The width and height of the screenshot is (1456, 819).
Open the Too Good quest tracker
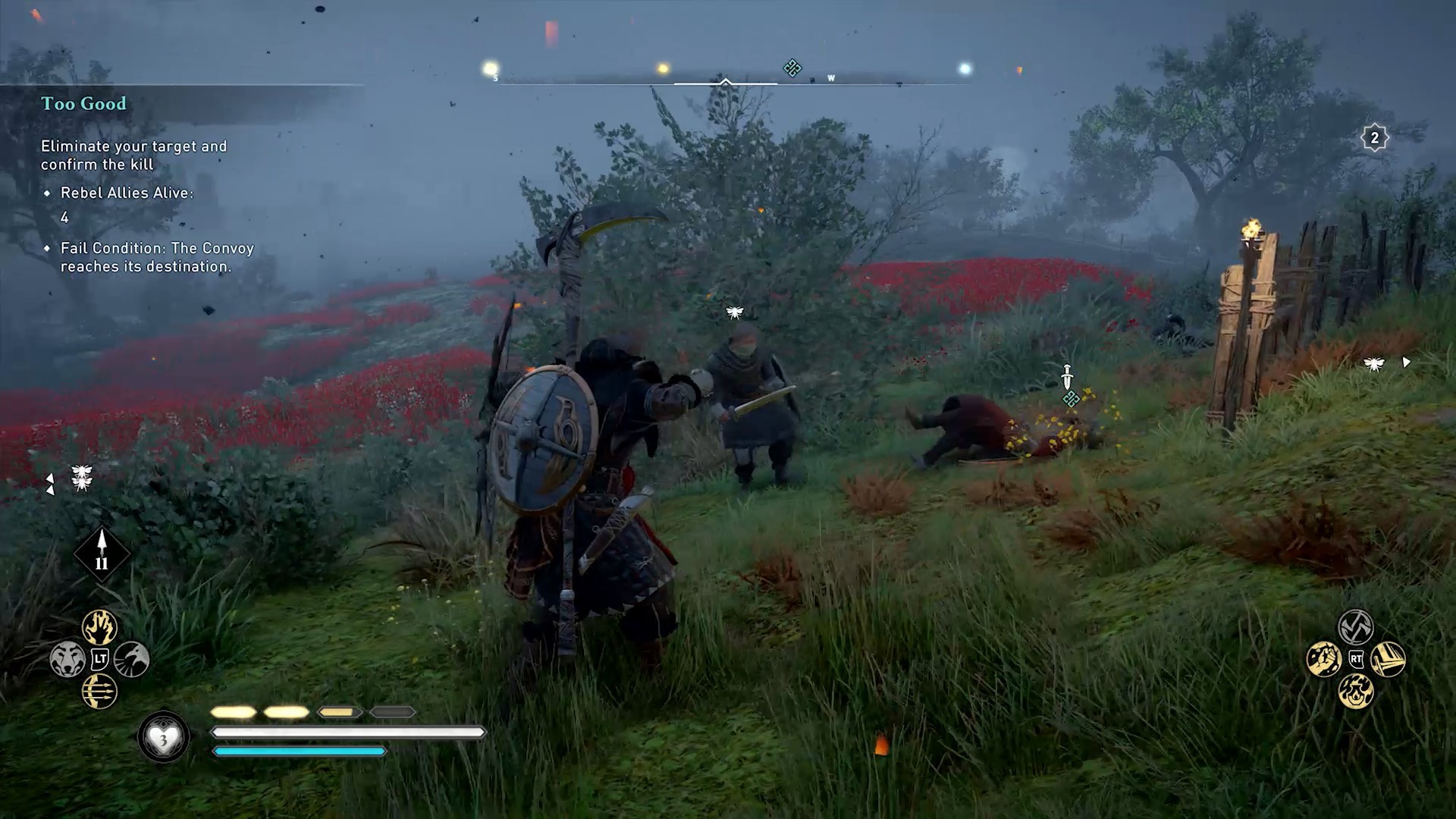point(83,104)
